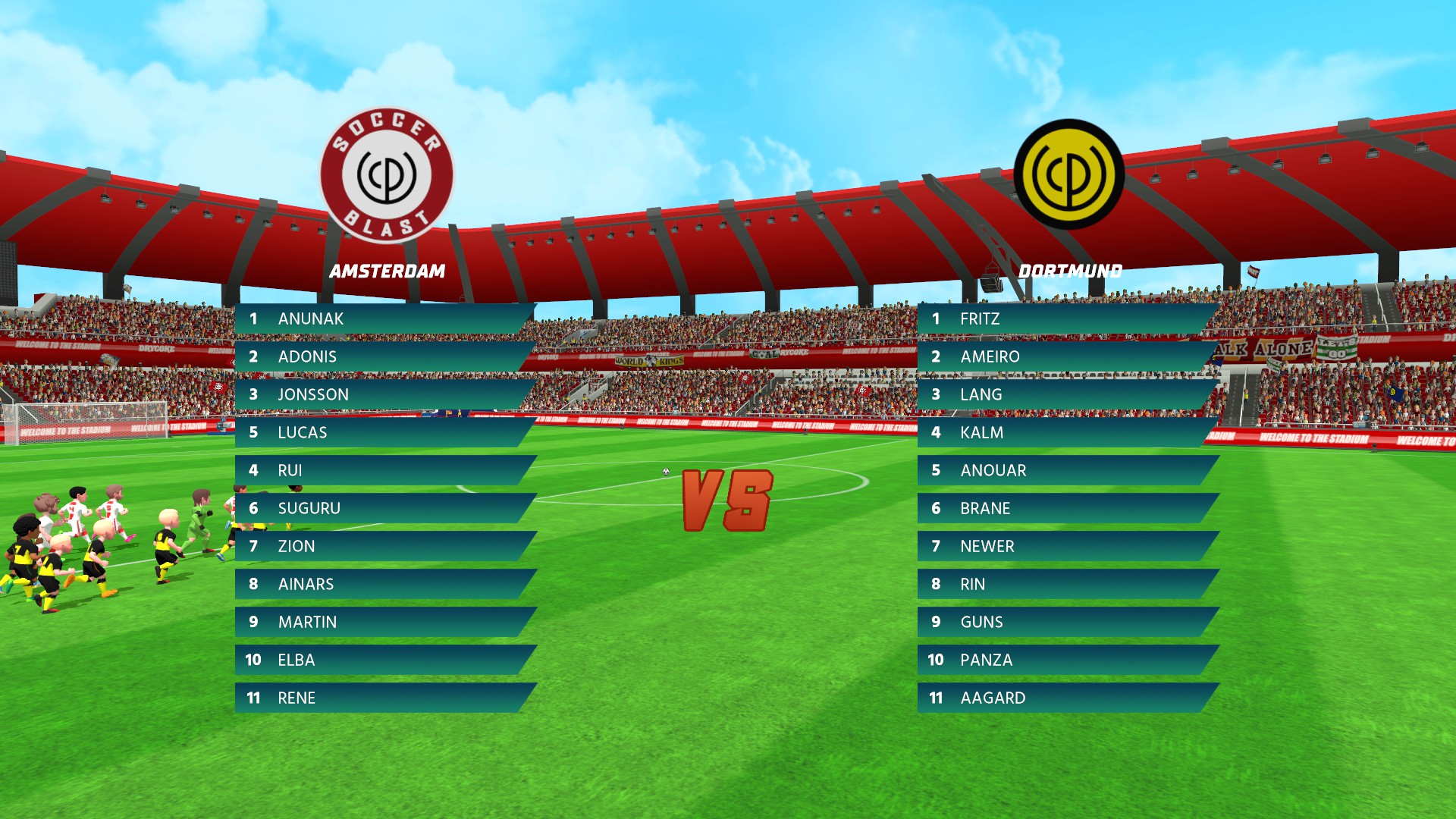Select Panza at number 10

[1065, 660]
